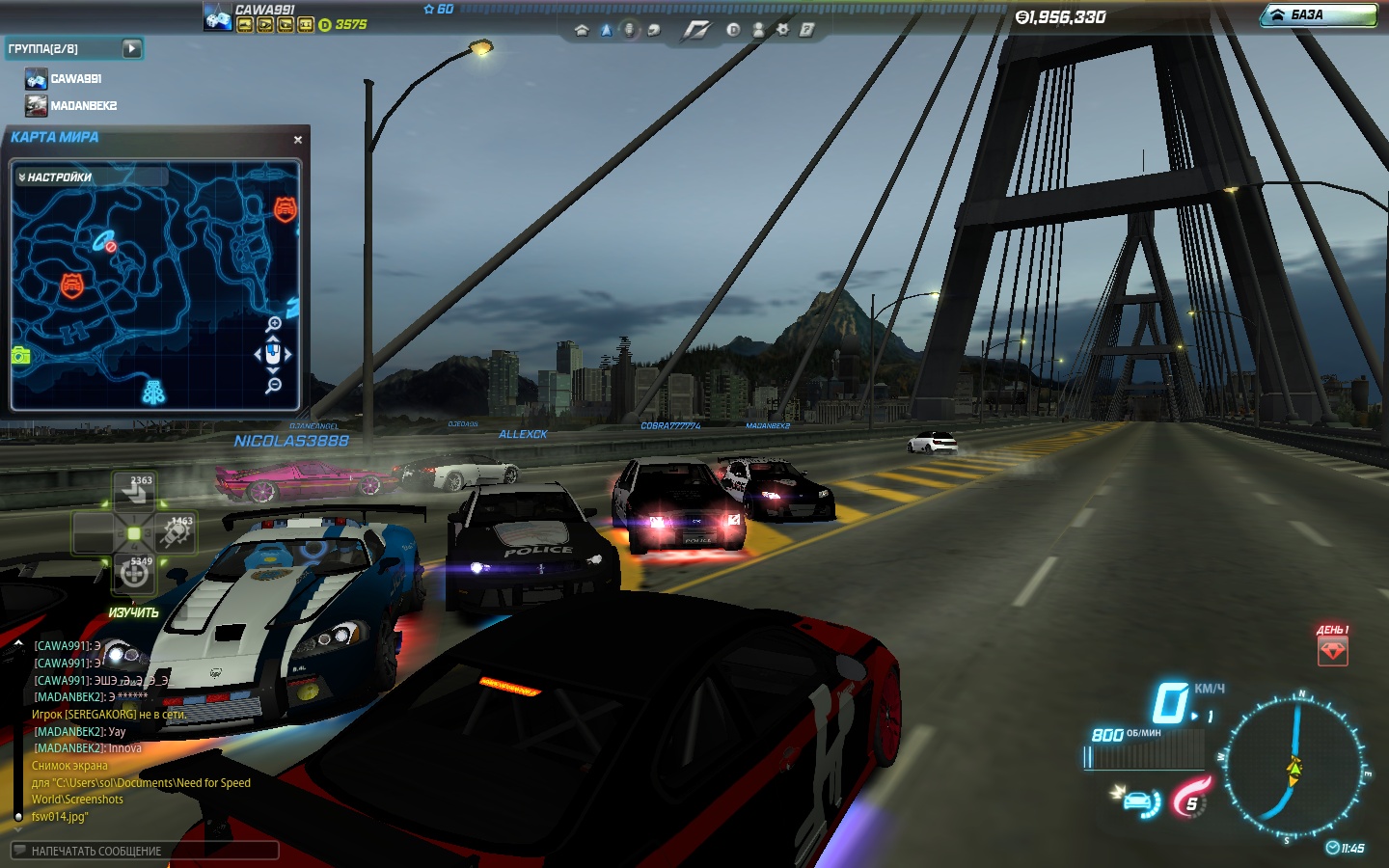Screen dimensions: 1389x868
Task: Toggle the microphone voice chat icon
Action: pyautogui.click(x=629, y=30)
